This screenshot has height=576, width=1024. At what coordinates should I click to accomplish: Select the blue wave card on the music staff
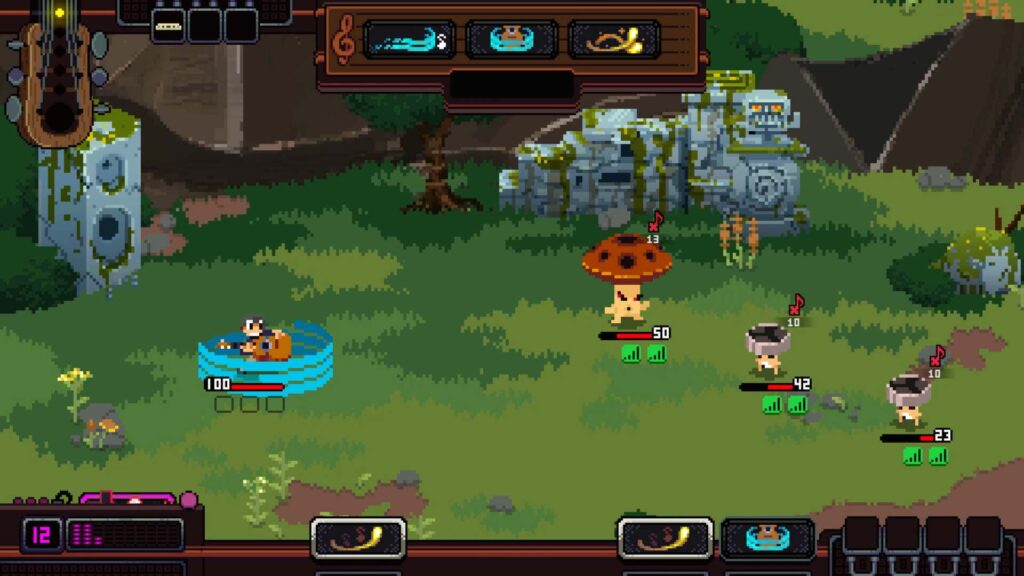tap(408, 40)
